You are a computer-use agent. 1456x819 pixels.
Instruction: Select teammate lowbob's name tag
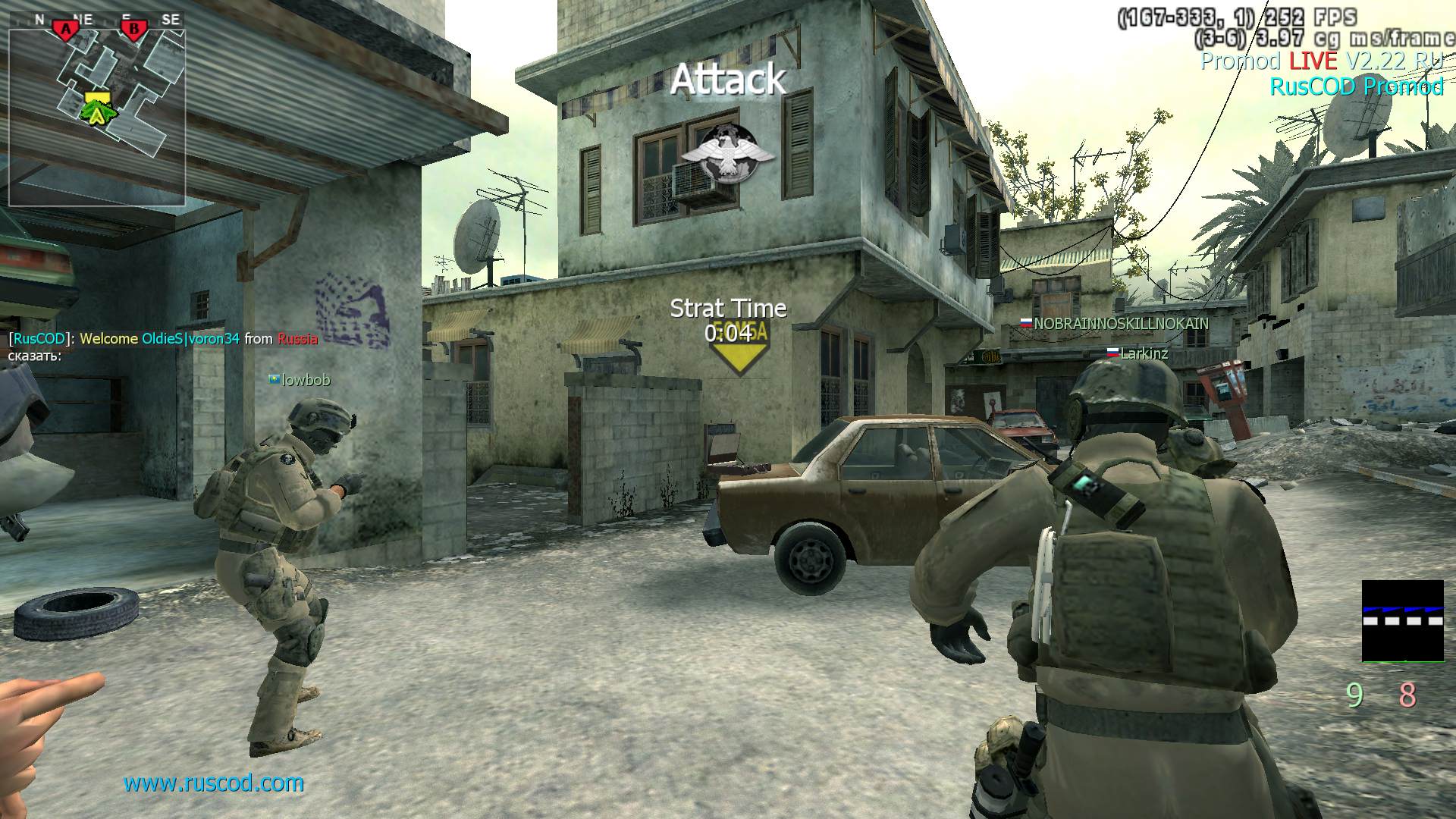pos(300,380)
